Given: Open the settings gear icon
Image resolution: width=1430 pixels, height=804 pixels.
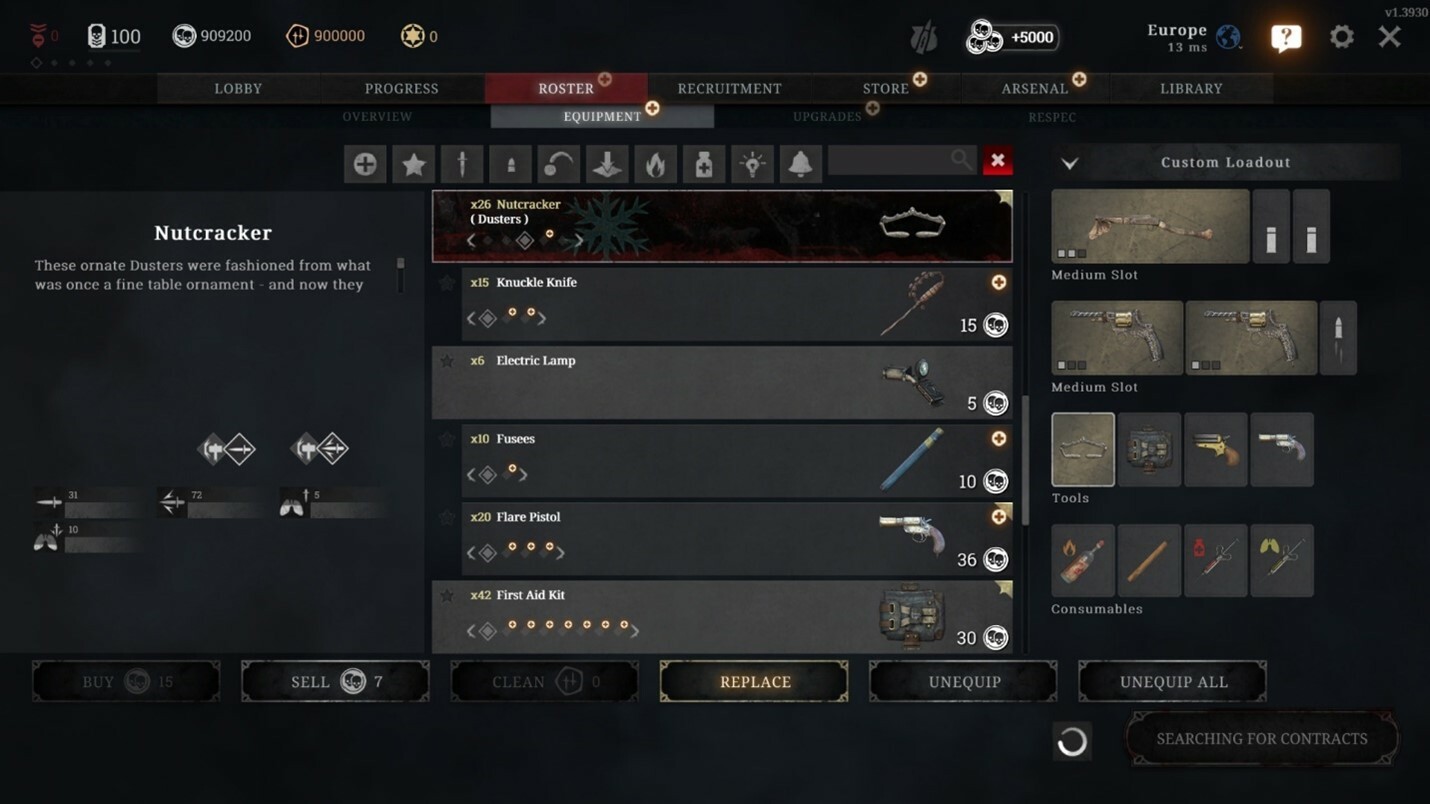Looking at the screenshot, I should 1342,37.
